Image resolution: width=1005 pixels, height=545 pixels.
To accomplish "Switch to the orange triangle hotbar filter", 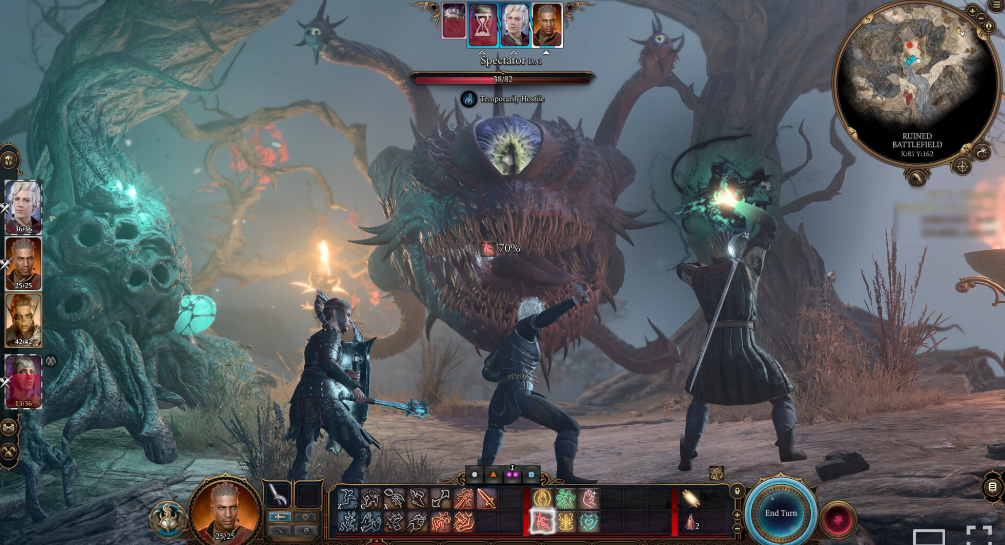I will coord(494,474).
